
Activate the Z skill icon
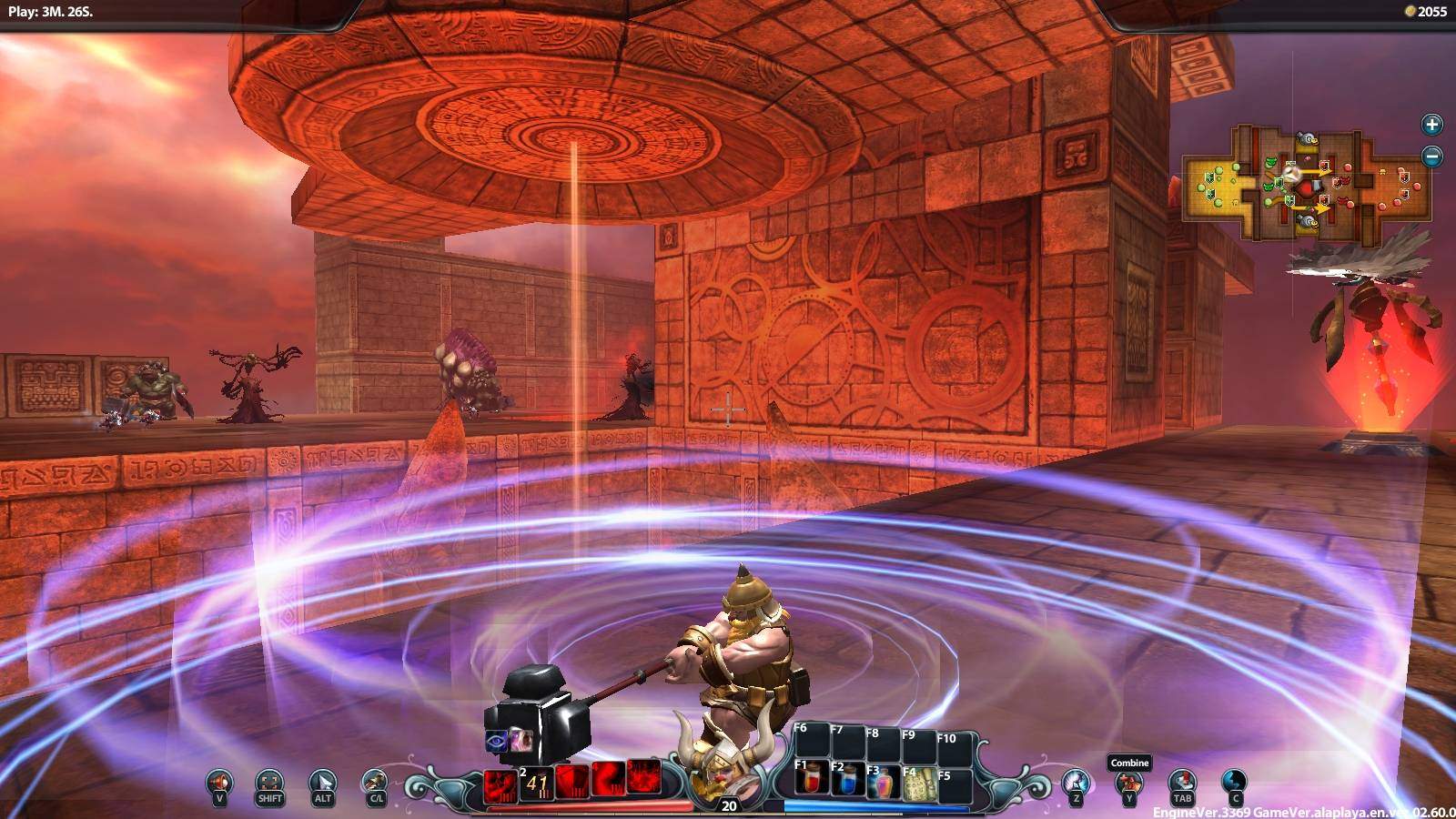click(x=1077, y=782)
